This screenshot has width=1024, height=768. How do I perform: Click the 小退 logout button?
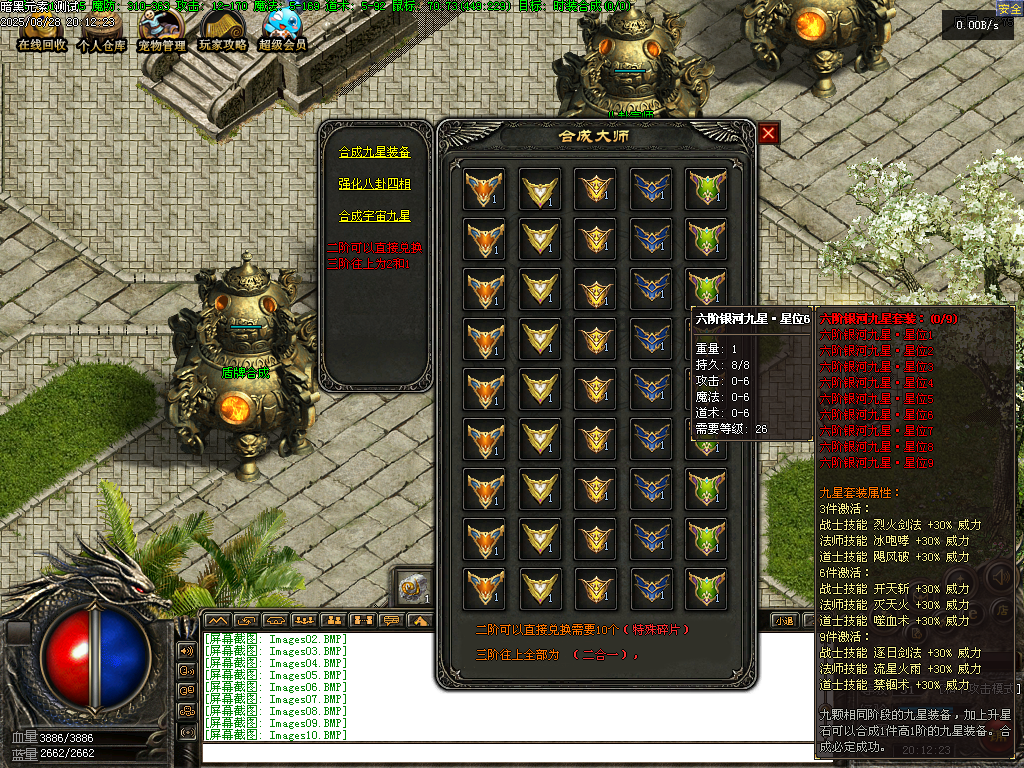(x=783, y=620)
